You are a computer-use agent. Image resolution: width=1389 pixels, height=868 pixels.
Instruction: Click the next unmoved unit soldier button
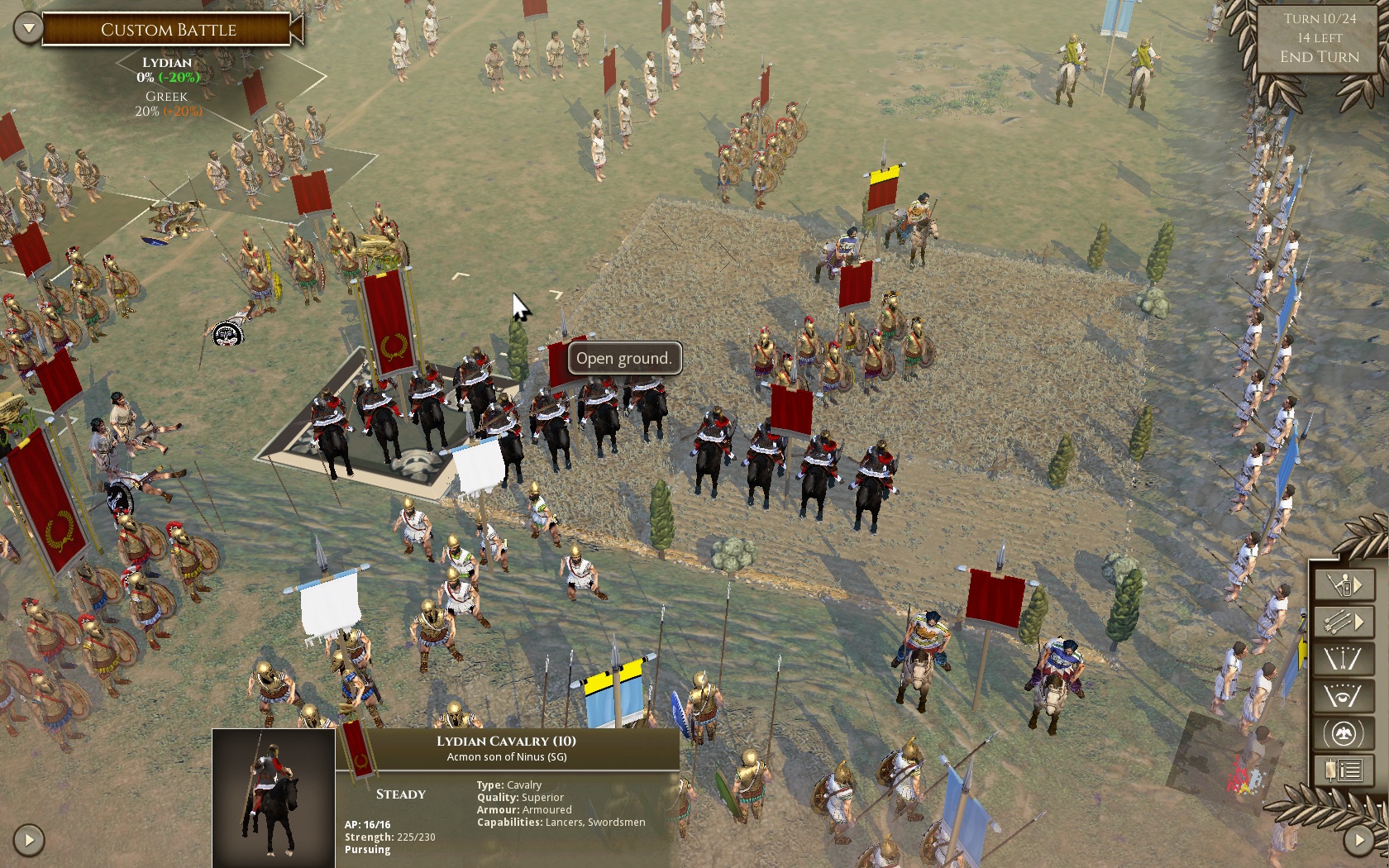[1344, 585]
